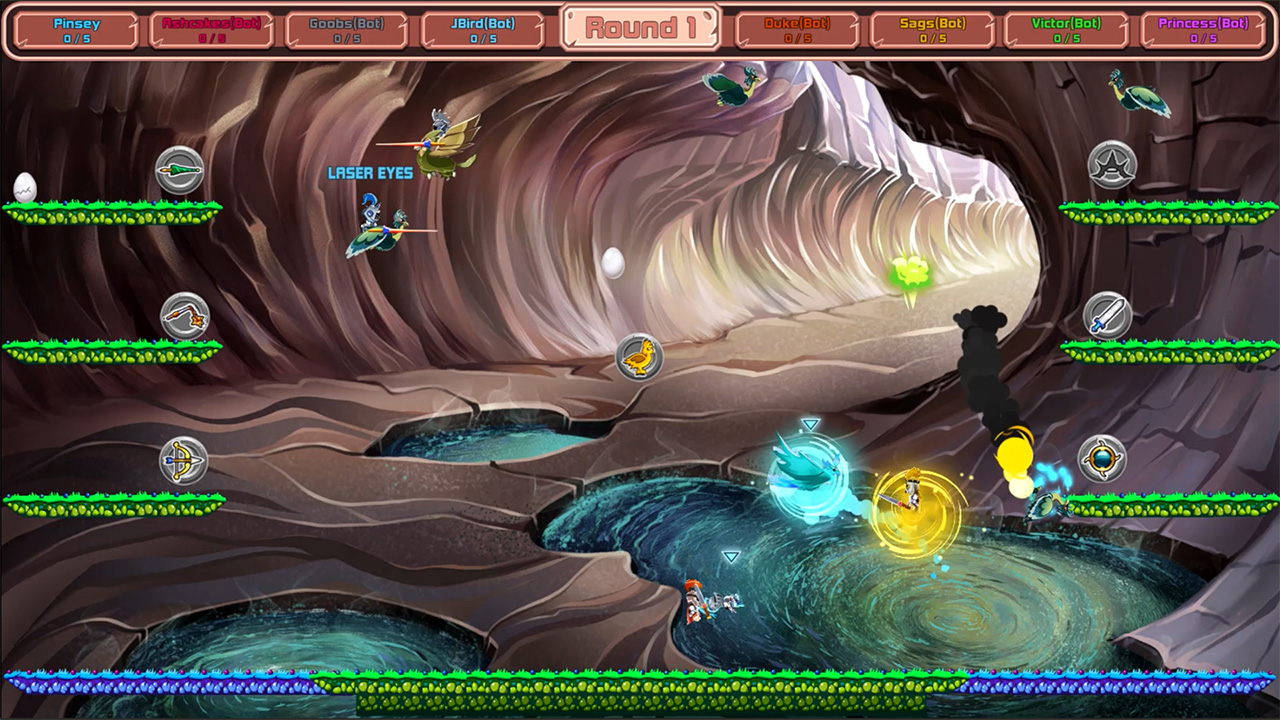Screen dimensions: 1280x720
Task: Click the golden duck power-up icon
Action: click(x=641, y=358)
